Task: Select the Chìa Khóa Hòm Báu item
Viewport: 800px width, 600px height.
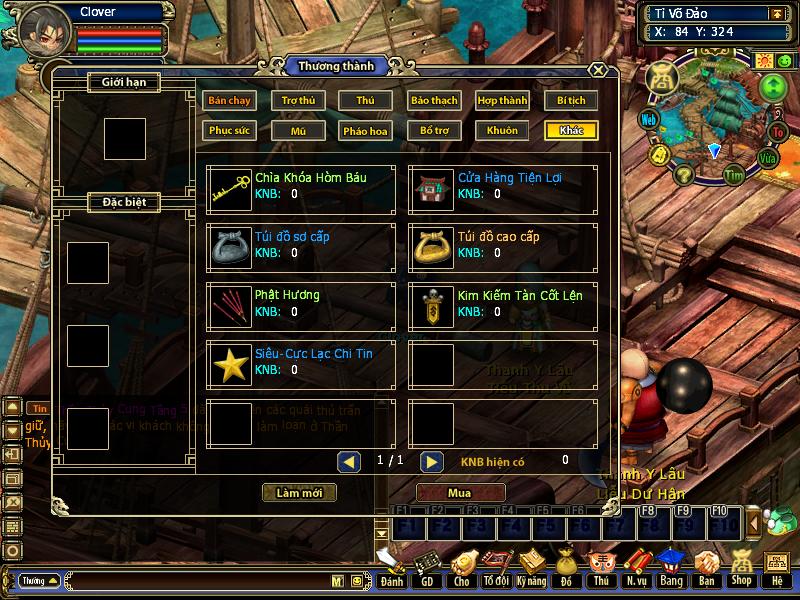Action: 230,186
